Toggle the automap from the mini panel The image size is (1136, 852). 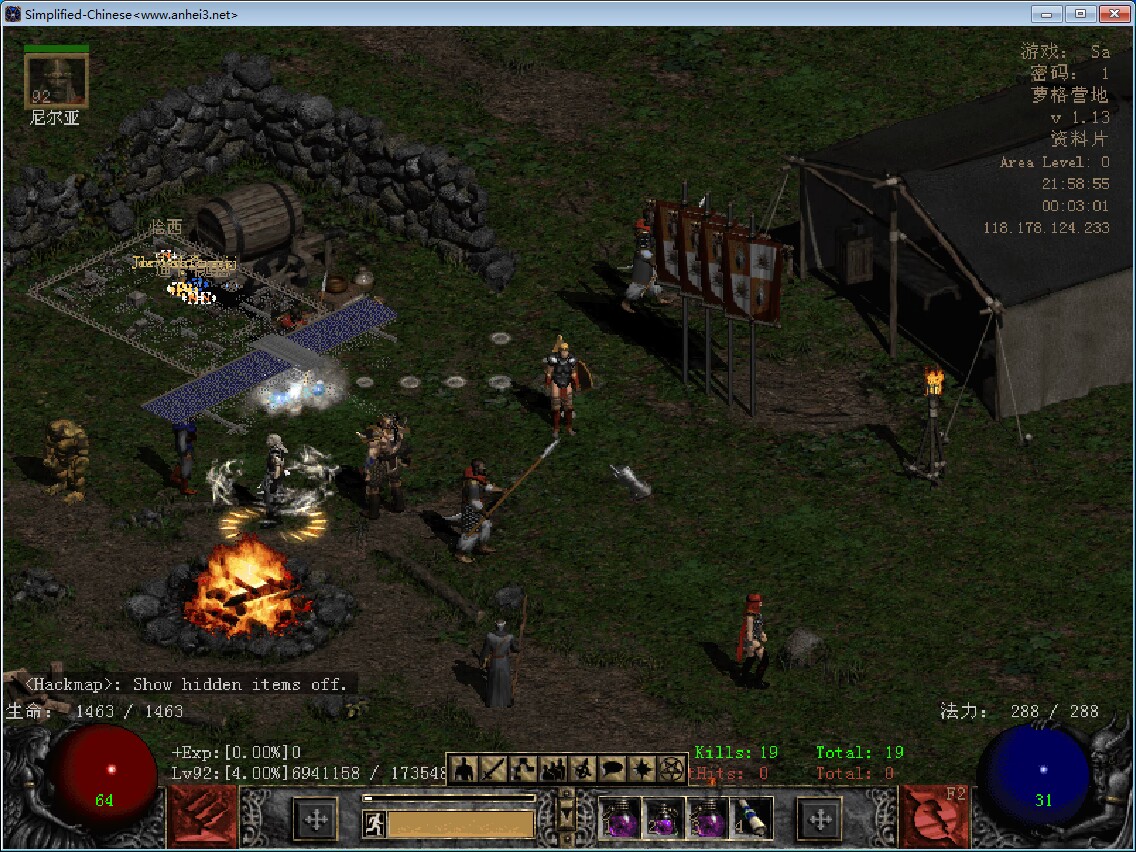[582, 769]
